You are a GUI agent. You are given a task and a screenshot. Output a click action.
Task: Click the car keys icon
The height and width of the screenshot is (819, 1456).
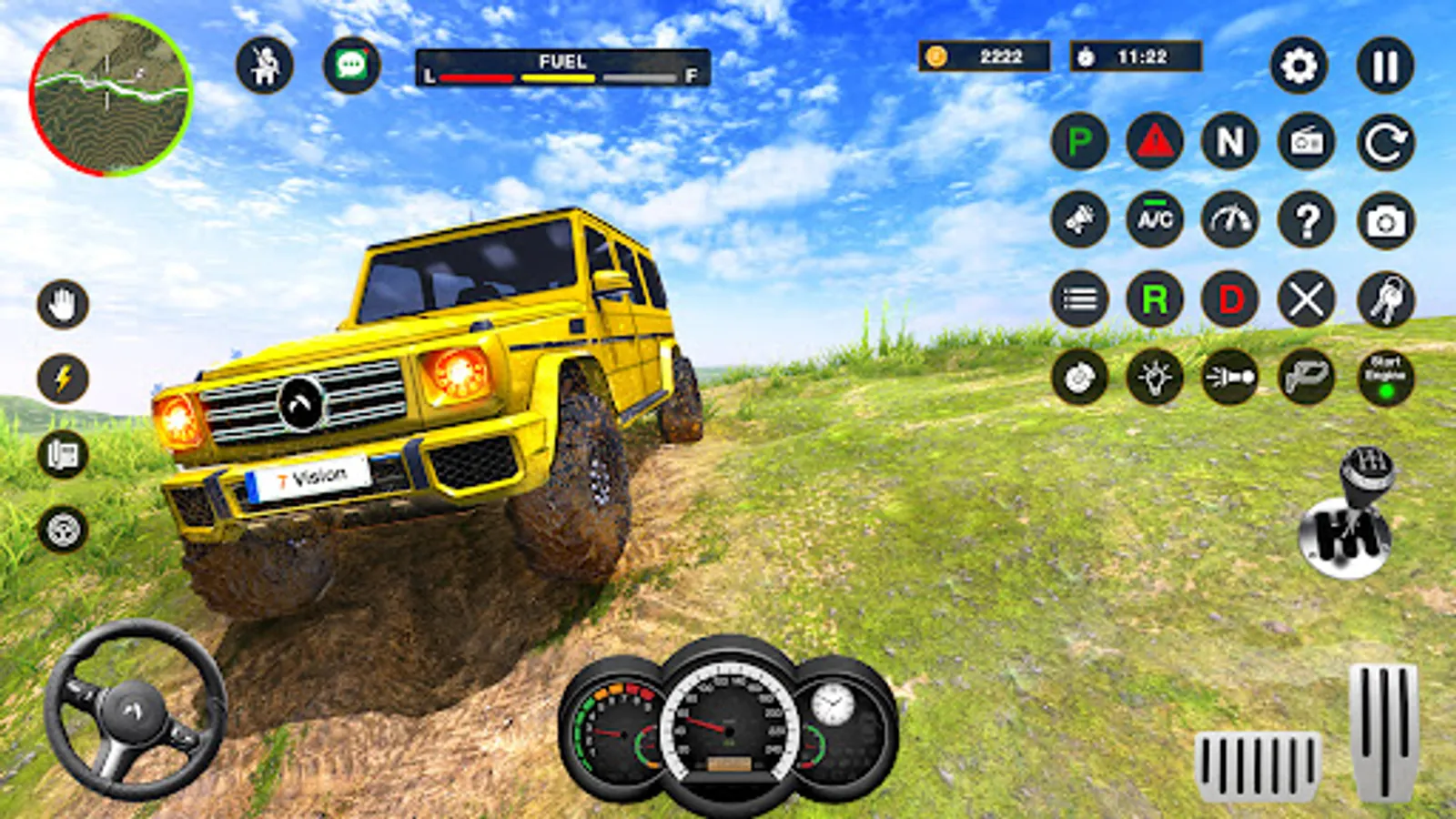tap(1386, 298)
